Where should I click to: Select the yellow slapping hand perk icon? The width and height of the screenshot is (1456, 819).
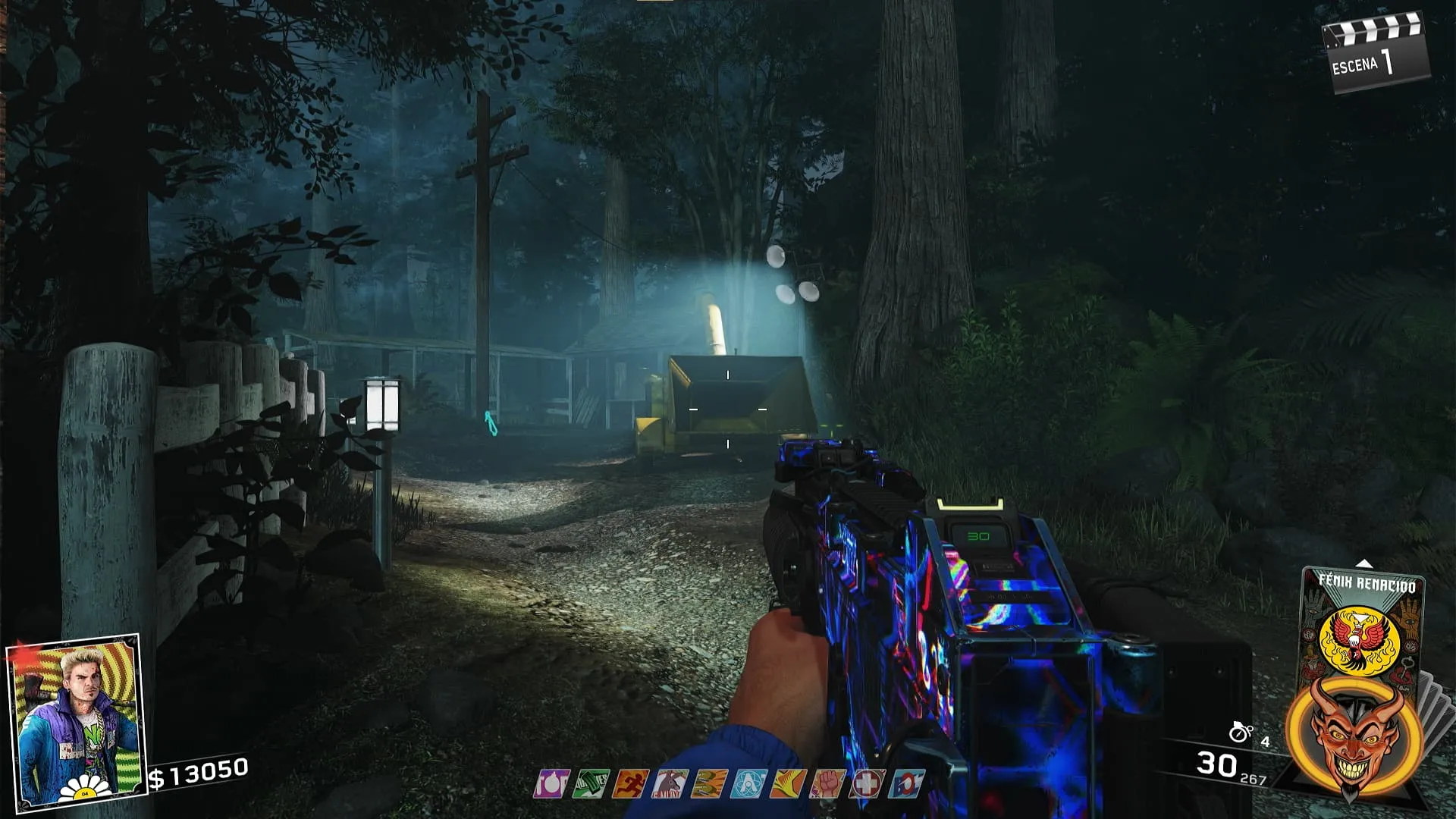coord(788,783)
